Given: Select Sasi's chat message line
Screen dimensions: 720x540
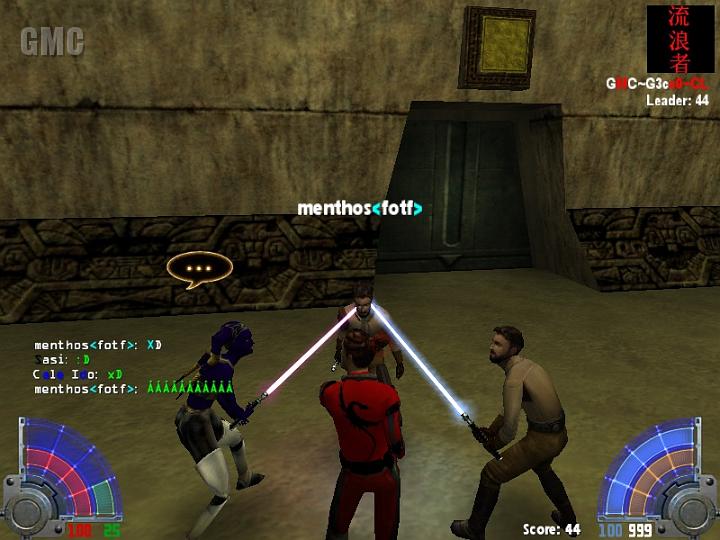Looking at the screenshot, I should pos(62,359).
